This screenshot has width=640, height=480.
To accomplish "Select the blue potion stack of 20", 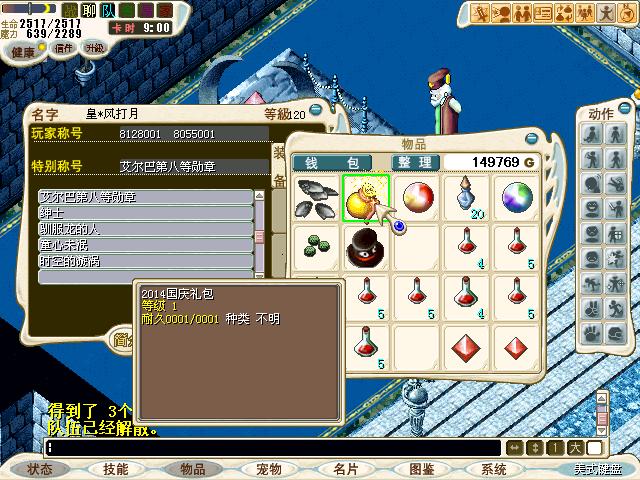I will (x=468, y=197).
